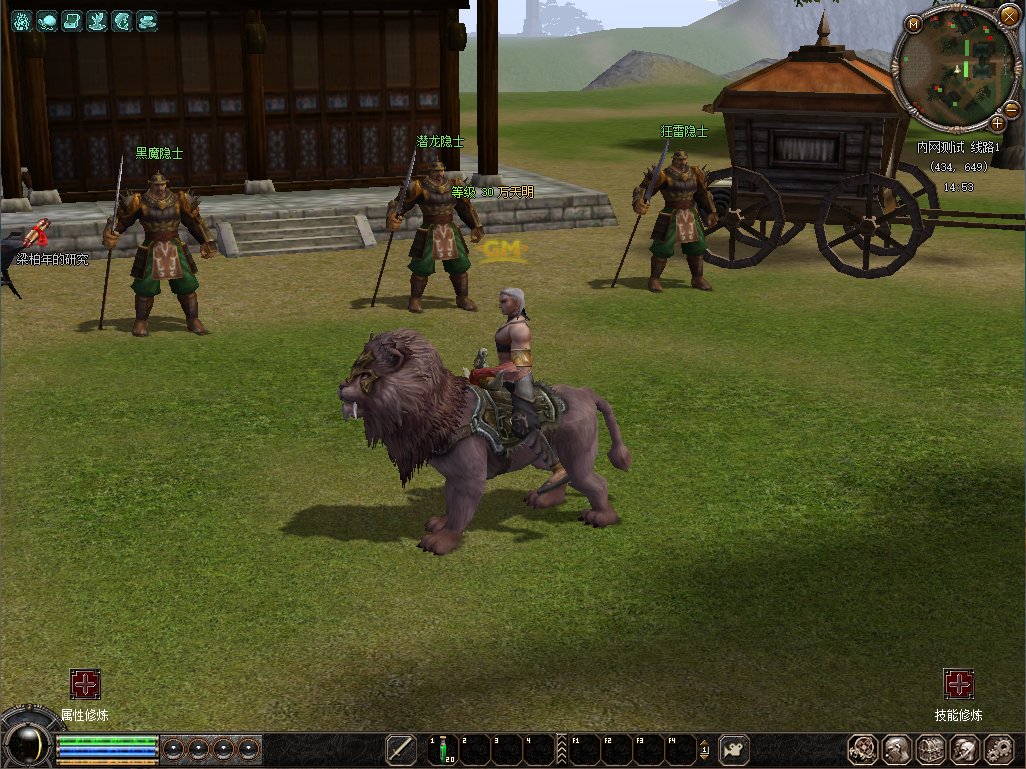Close the minimap with the X button
This screenshot has width=1026, height=769.
coord(1008,16)
